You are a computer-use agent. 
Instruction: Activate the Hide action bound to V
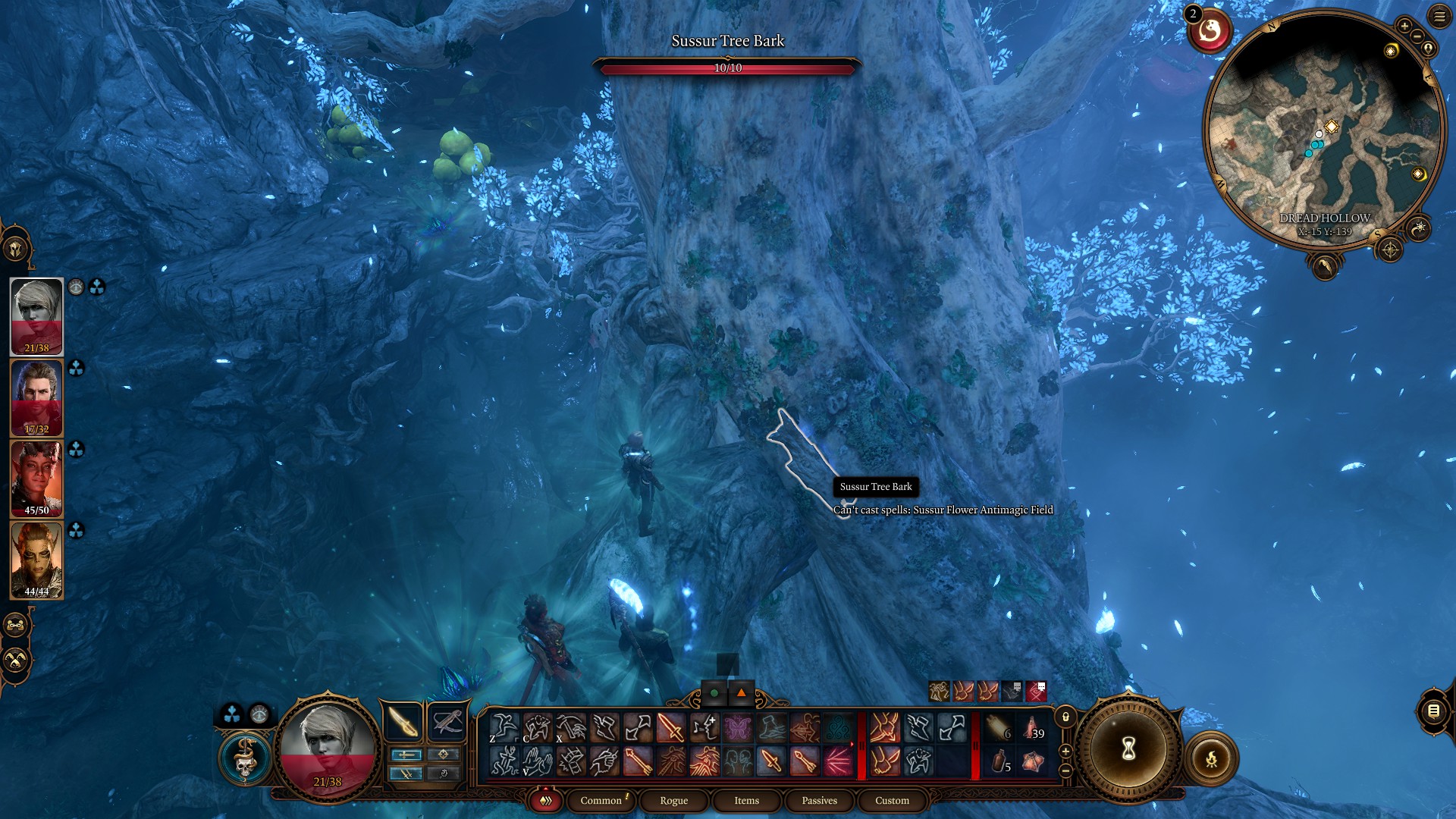539,763
